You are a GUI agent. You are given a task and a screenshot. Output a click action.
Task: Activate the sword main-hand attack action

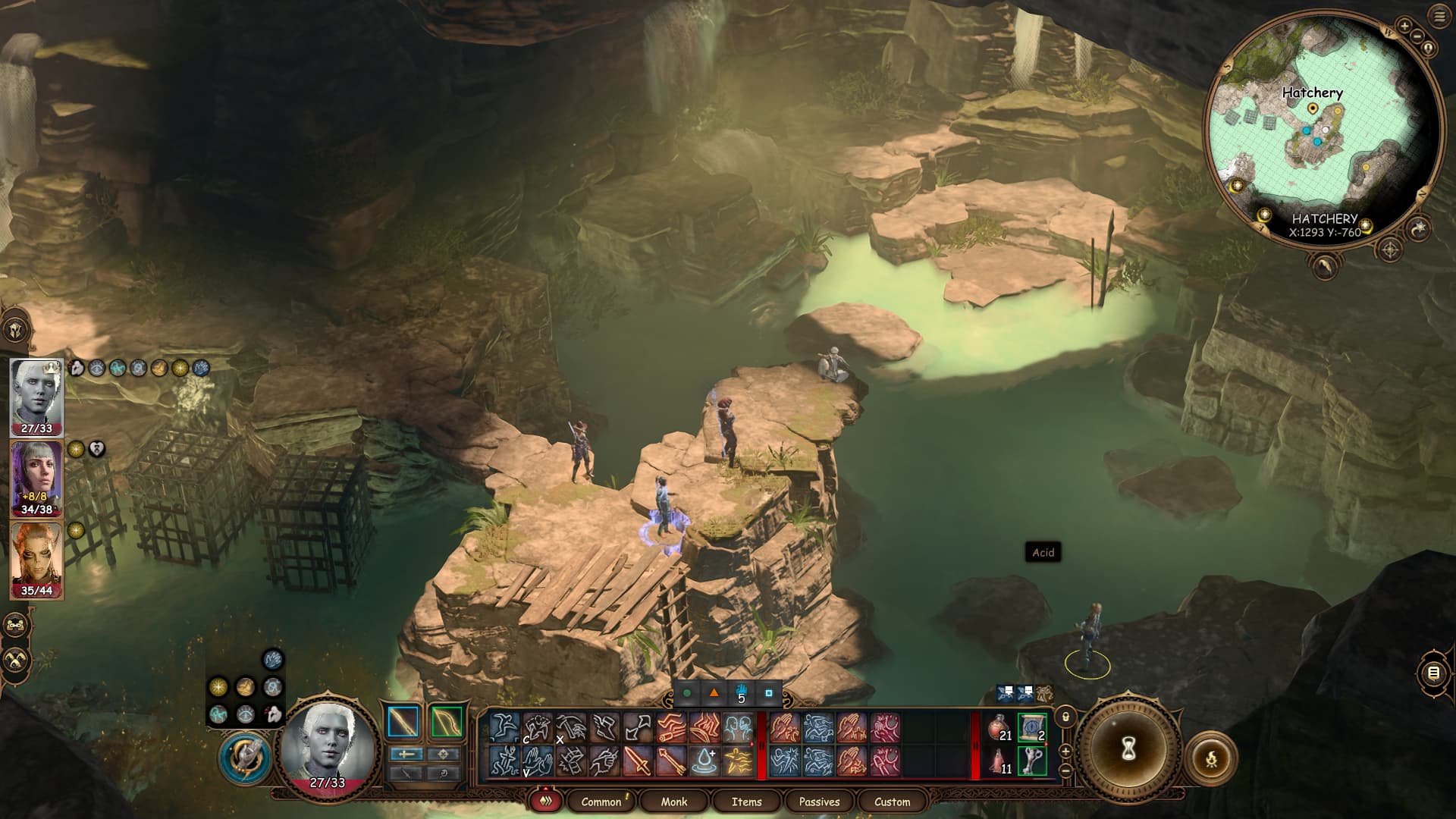pos(638,761)
